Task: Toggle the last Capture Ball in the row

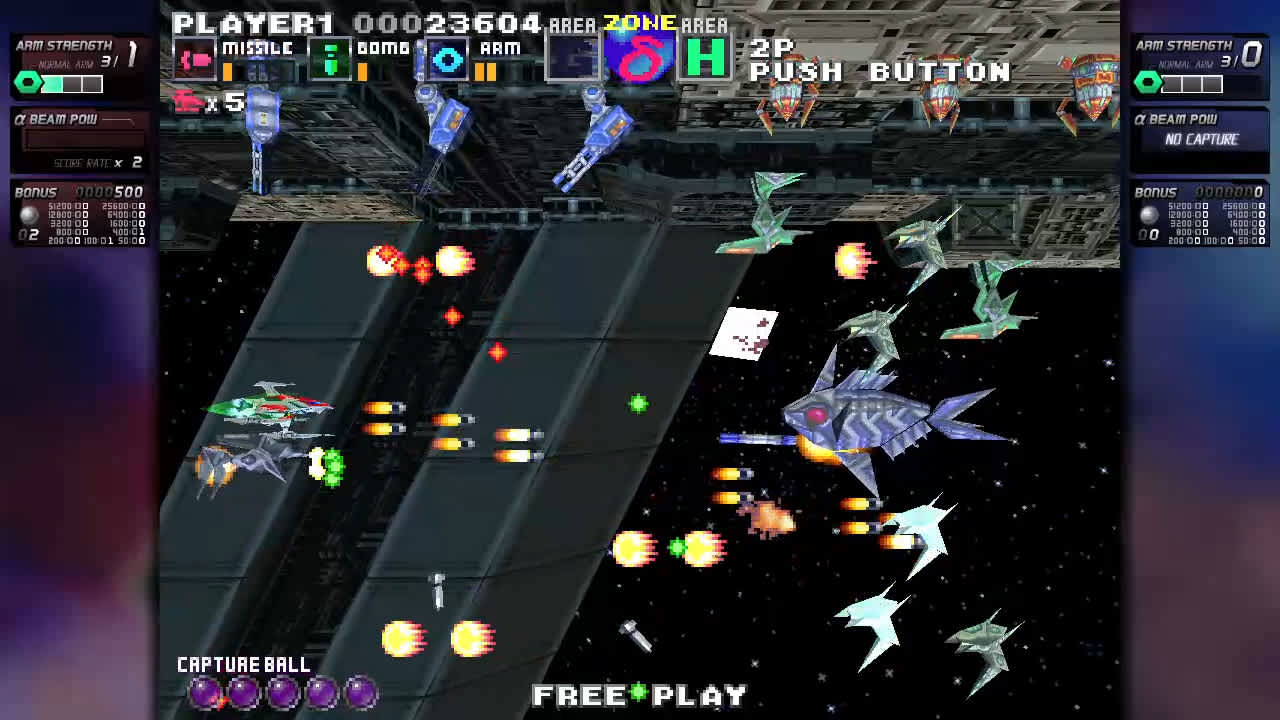Action: point(358,691)
